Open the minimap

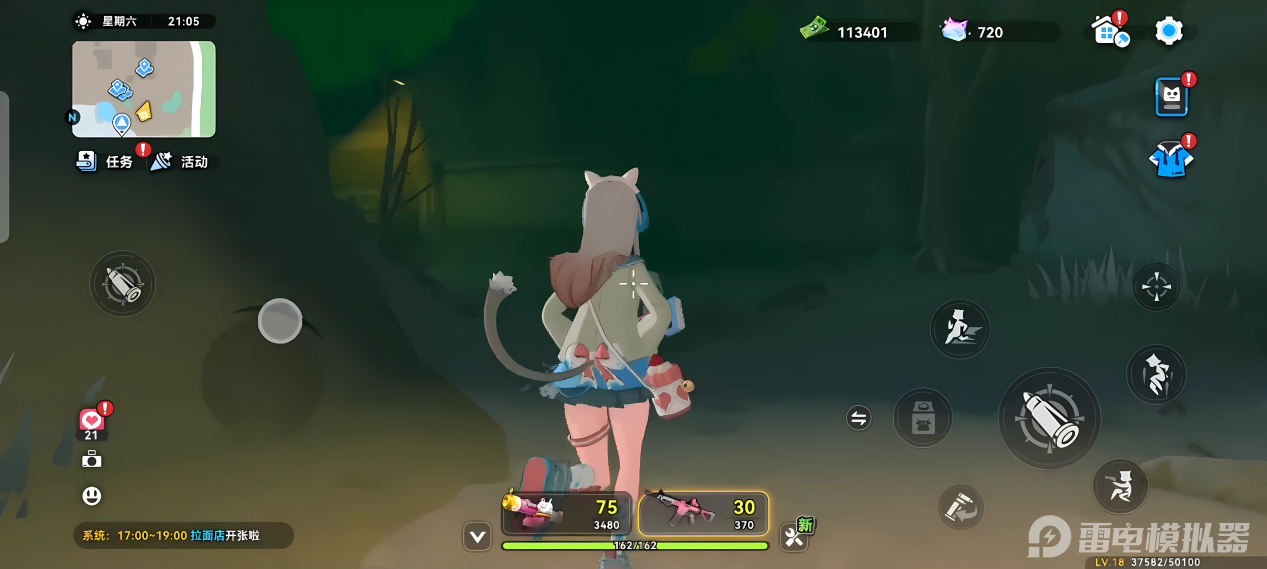143,89
